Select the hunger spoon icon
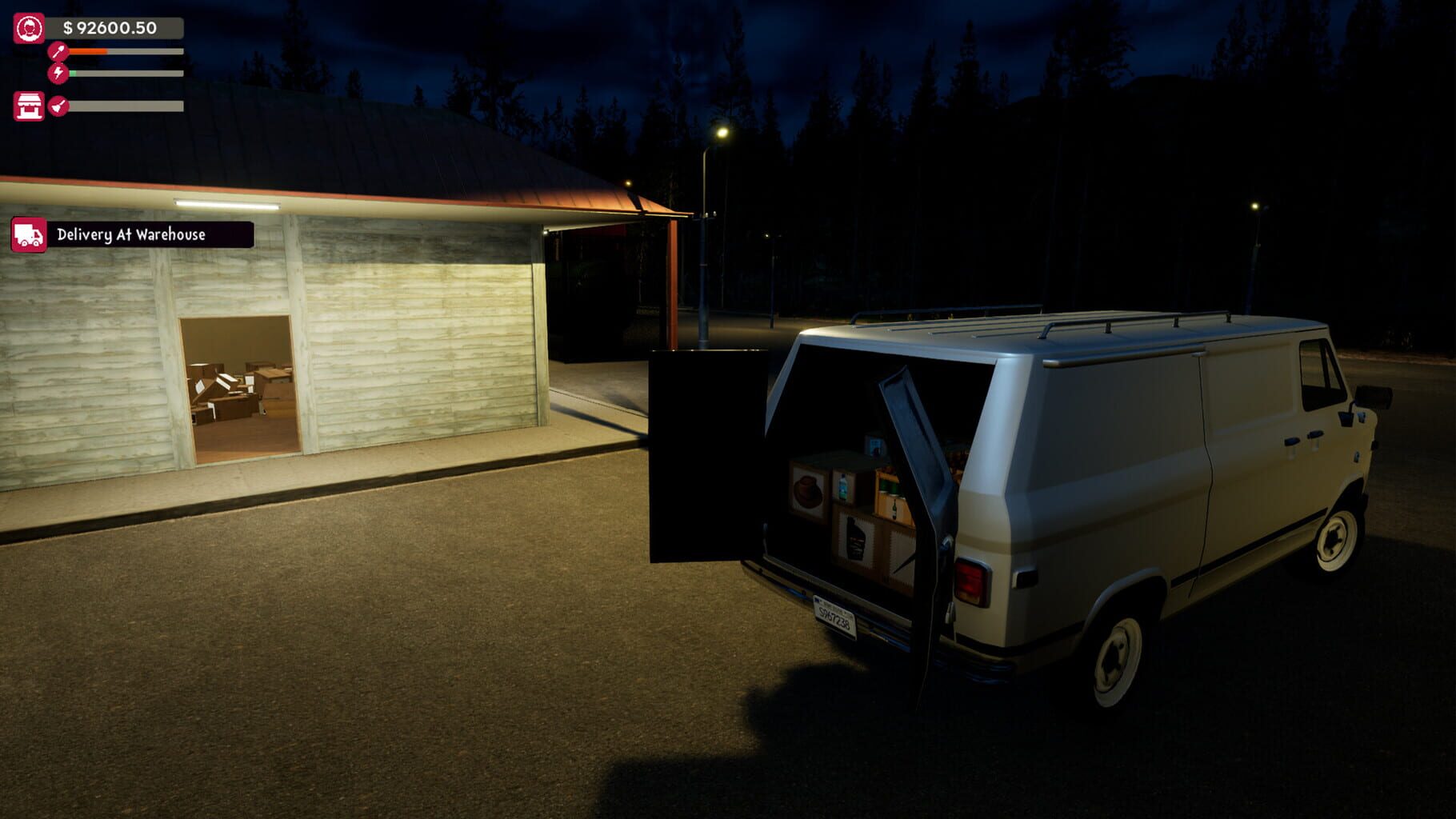The height and width of the screenshot is (819, 1456). (58, 50)
